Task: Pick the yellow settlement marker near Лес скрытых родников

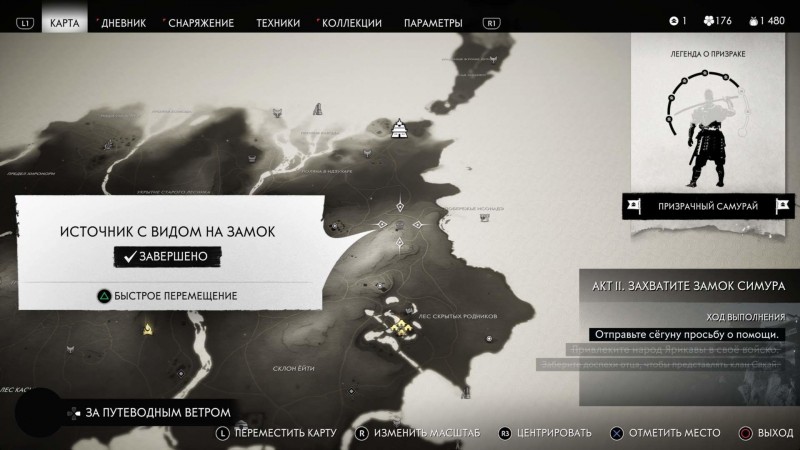Action: [400, 325]
